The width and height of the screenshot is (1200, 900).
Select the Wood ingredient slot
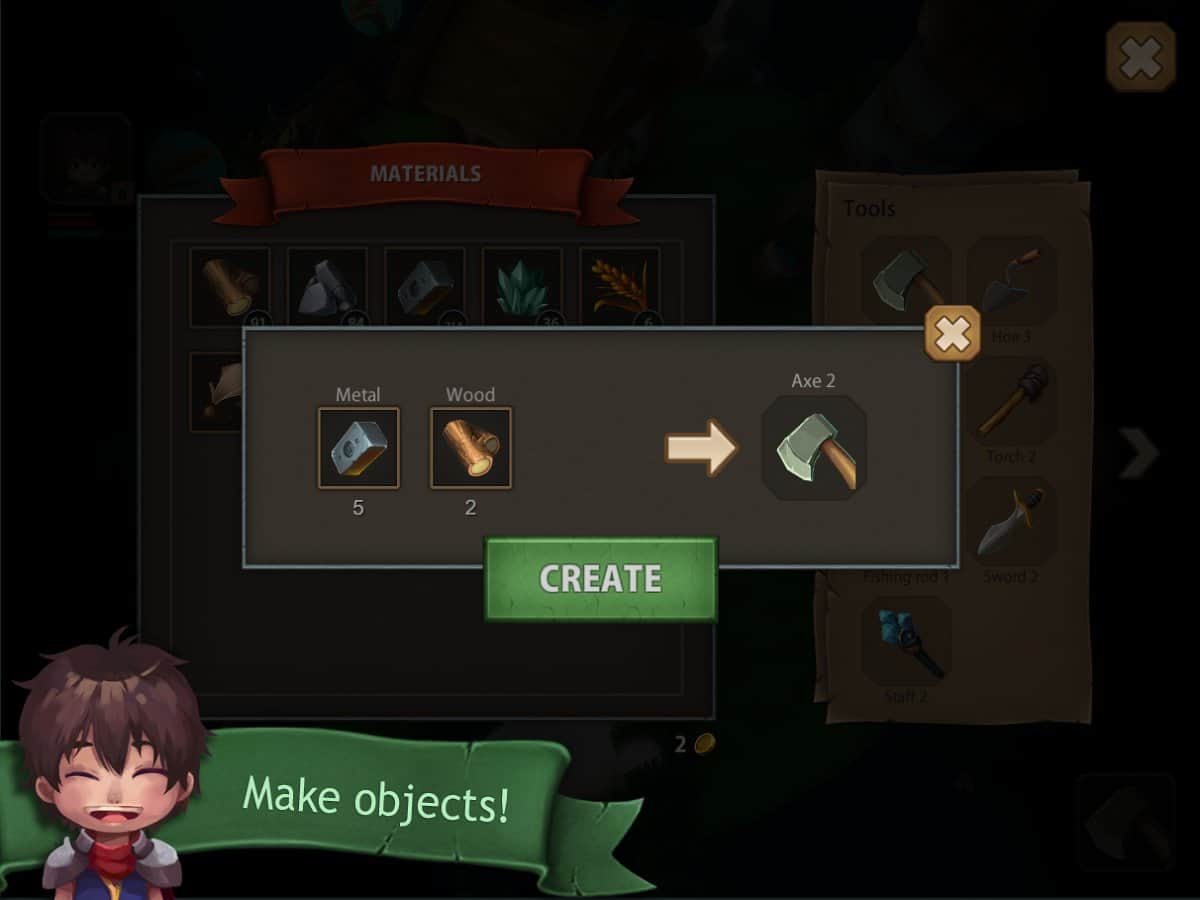pos(470,448)
